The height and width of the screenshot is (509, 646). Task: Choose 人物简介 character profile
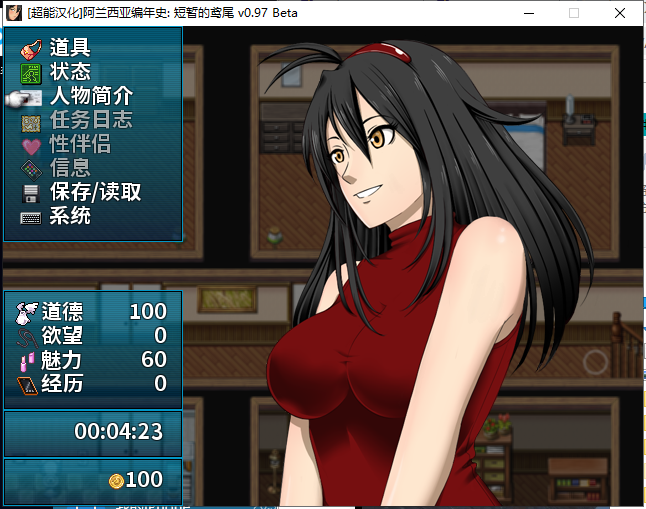pyautogui.click(x=91, y=96)
